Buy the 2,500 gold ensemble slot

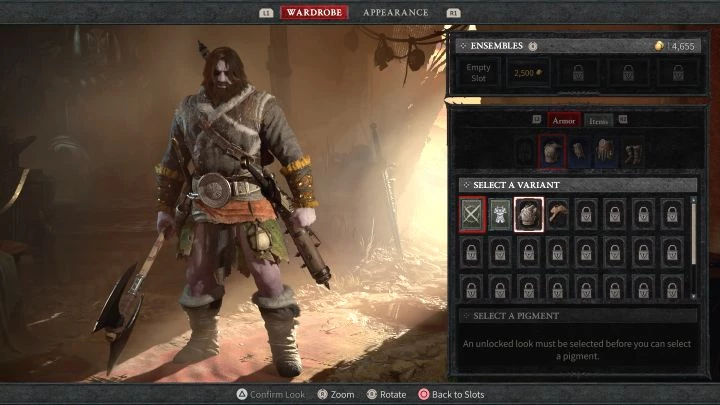click(x=526, y=73)
